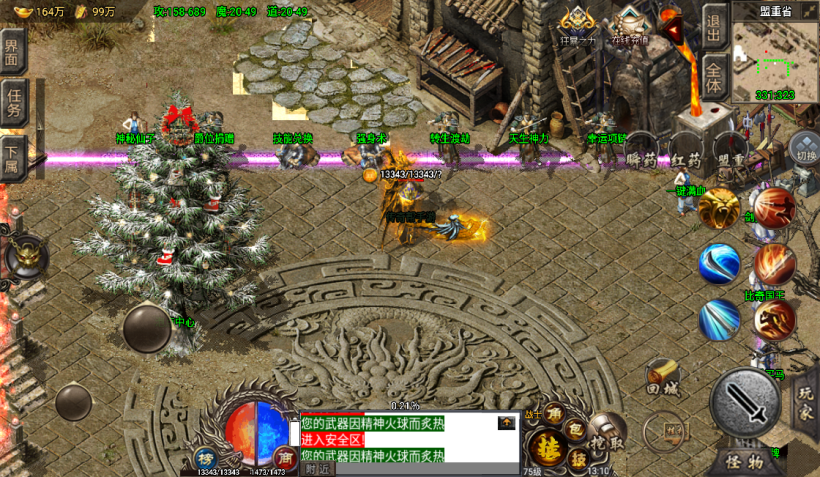Open the 任务 quest panel
The width and height of the screenshot is (820, 477).
(13, 103)
